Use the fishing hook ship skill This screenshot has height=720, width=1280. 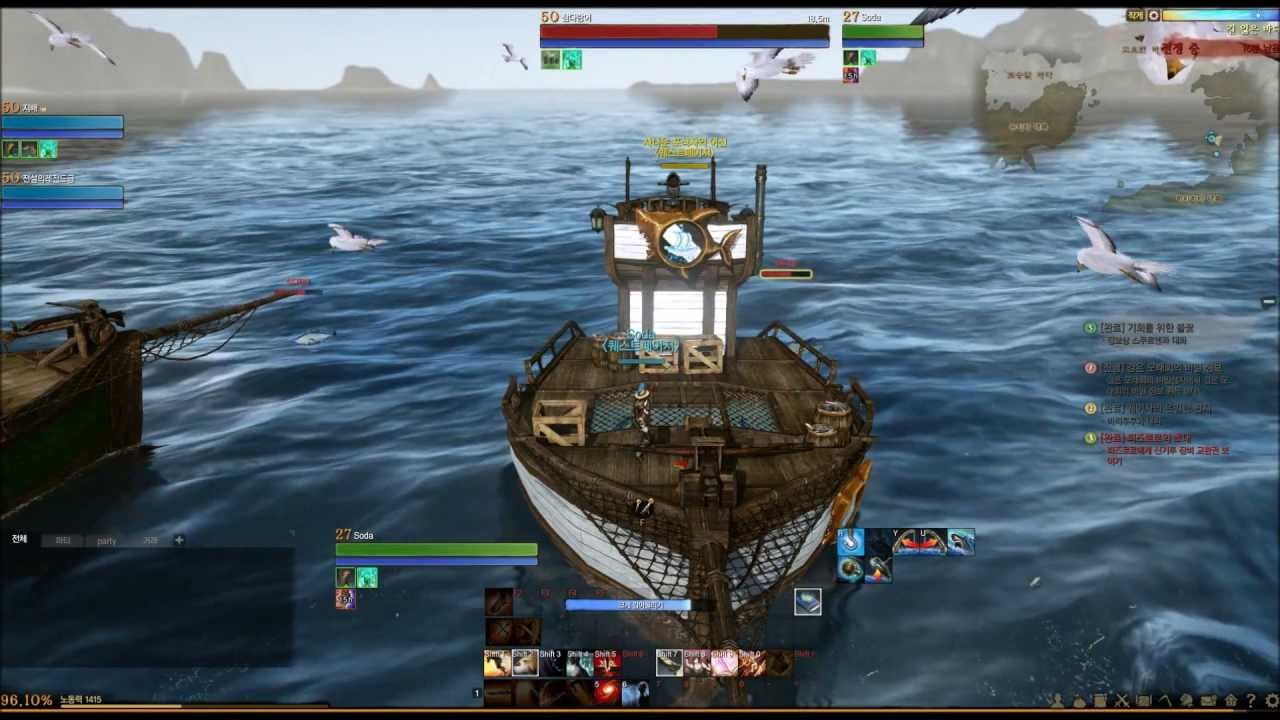pos(851,542)
